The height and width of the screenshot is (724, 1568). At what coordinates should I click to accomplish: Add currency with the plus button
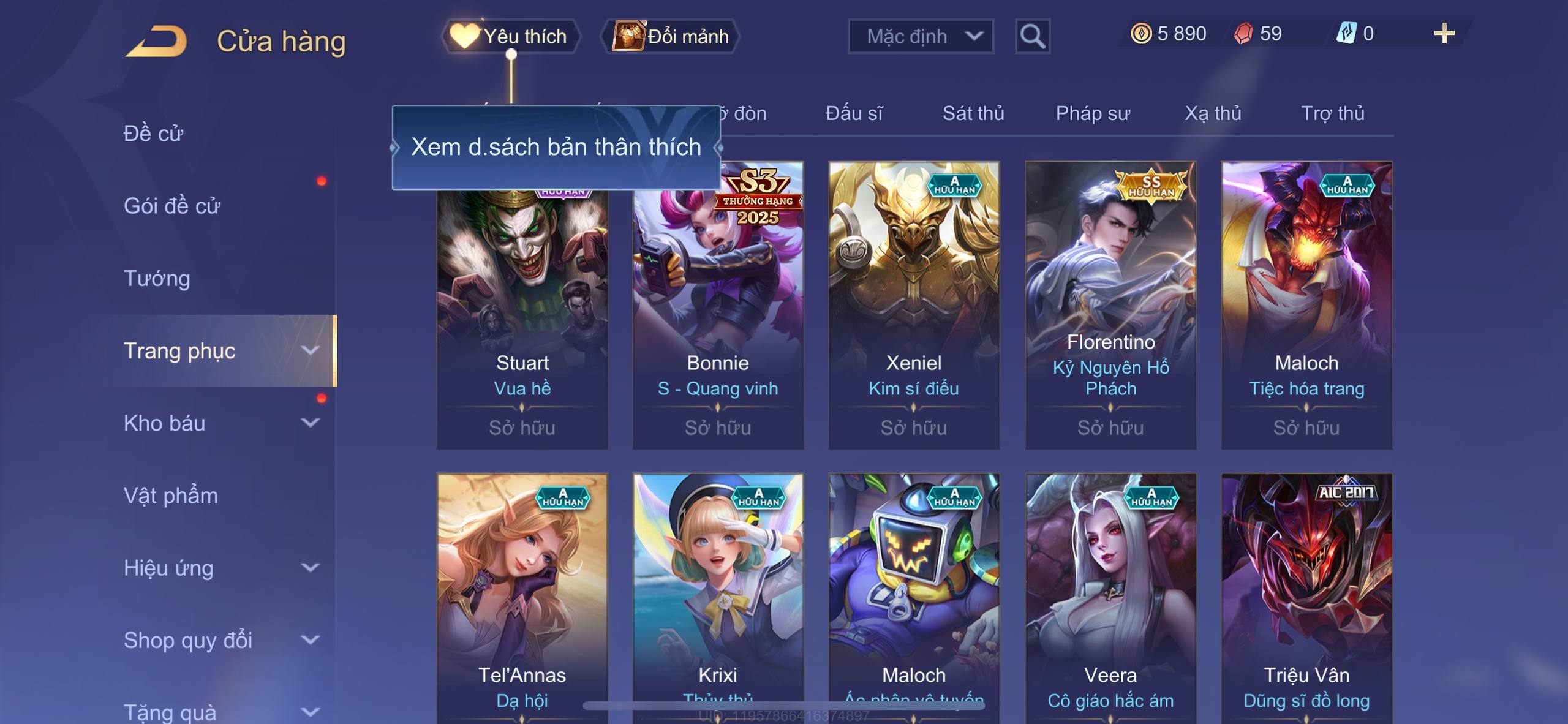click(x=1444, y=34)
